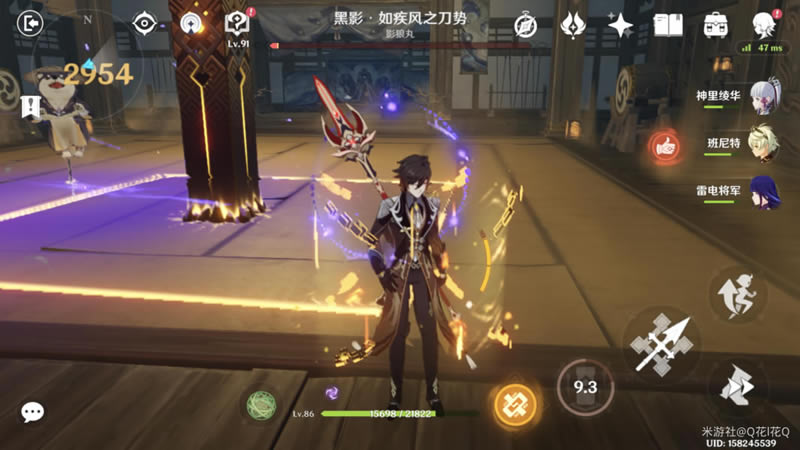Open the Wish banner icon
This screenshot has width=800, height=450.
click(x=573, y=25)
